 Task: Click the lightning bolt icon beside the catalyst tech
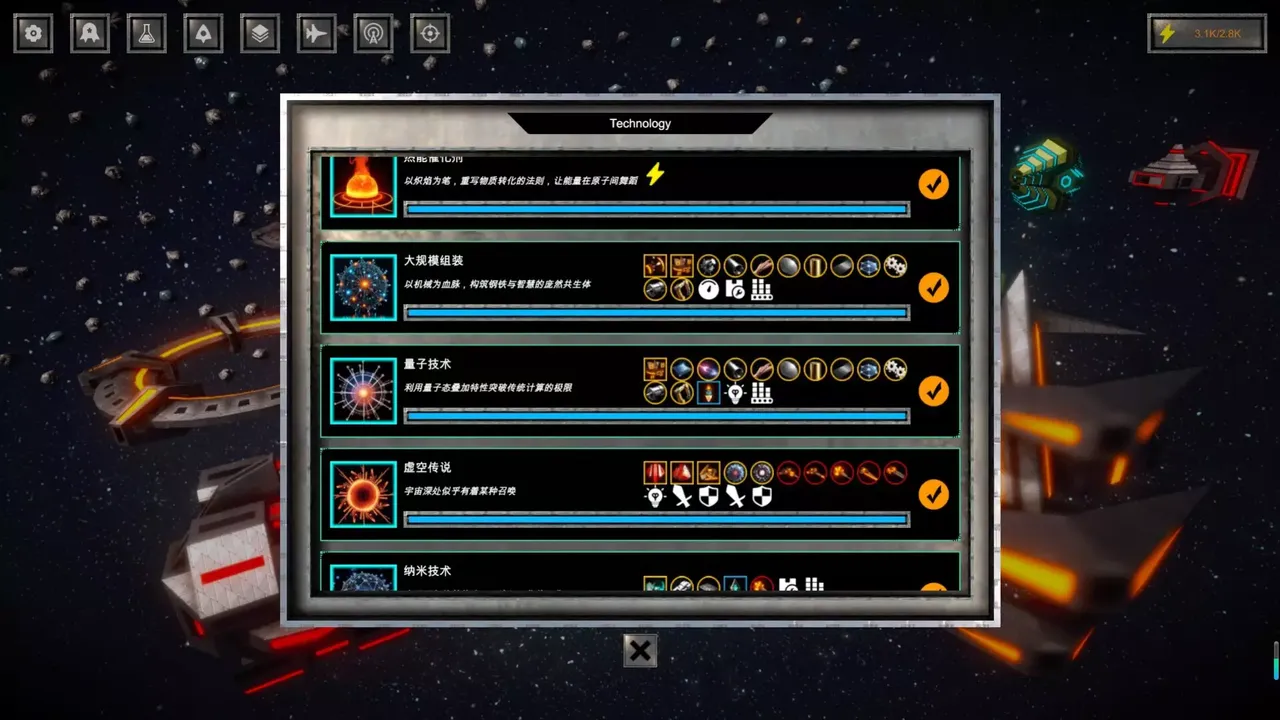[657, 174]
